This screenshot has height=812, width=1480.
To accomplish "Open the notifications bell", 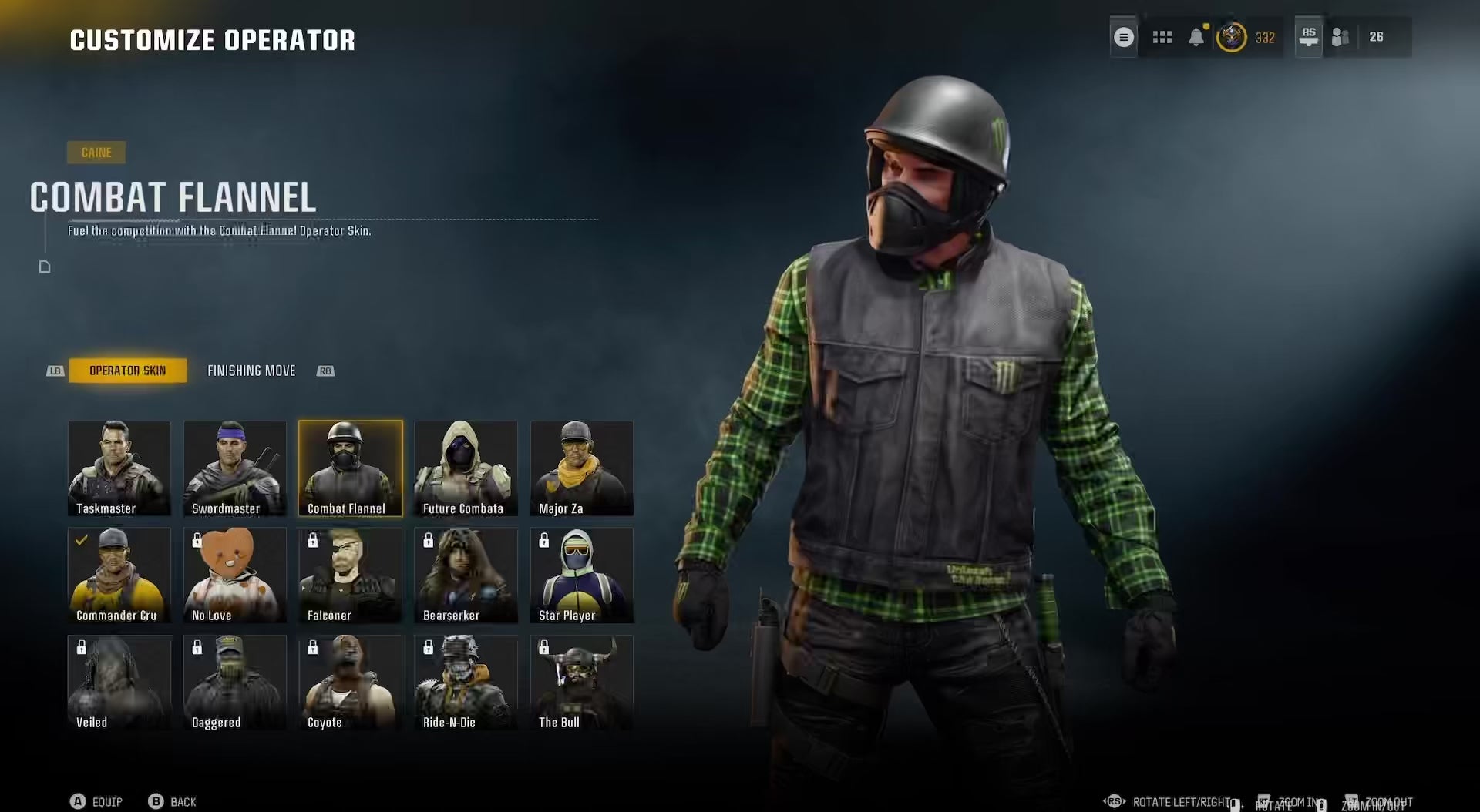I will (1196, 37).
